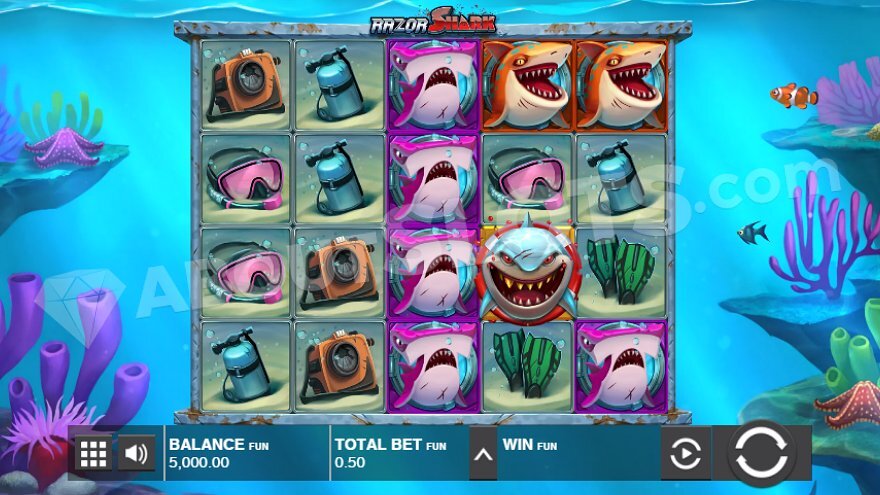The width and height of the screenshot is (880, 495).
Task: Toggle the sound speaker icon
Action: (136, 454)
